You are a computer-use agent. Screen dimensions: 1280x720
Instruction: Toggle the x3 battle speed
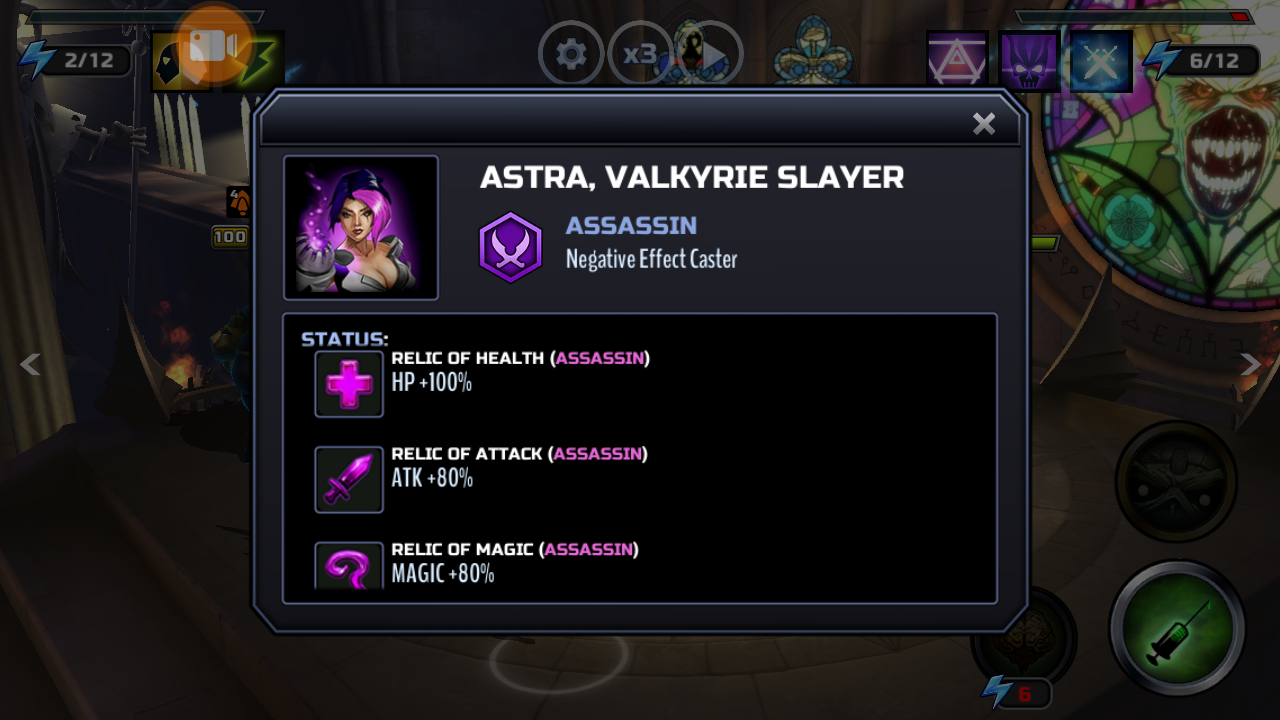[638, 54]
